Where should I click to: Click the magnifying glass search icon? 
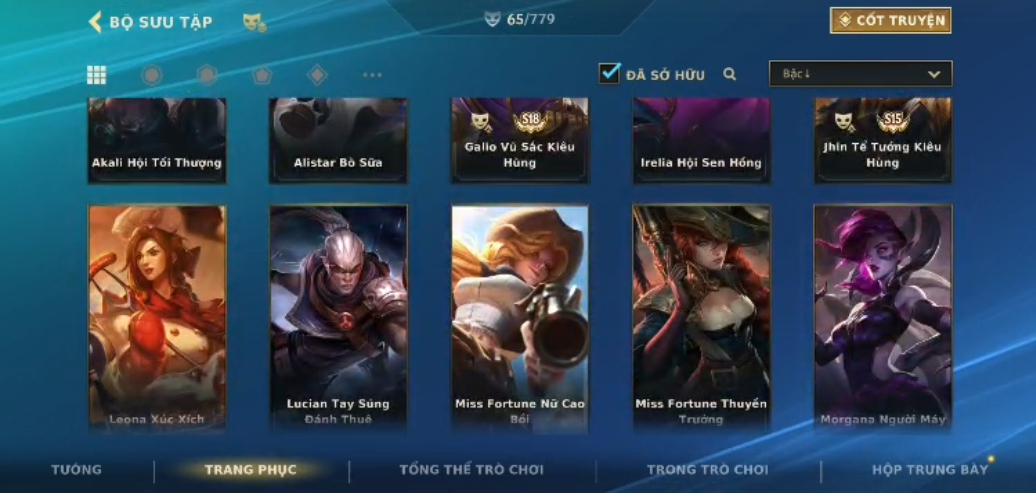(x=730, y=74)
